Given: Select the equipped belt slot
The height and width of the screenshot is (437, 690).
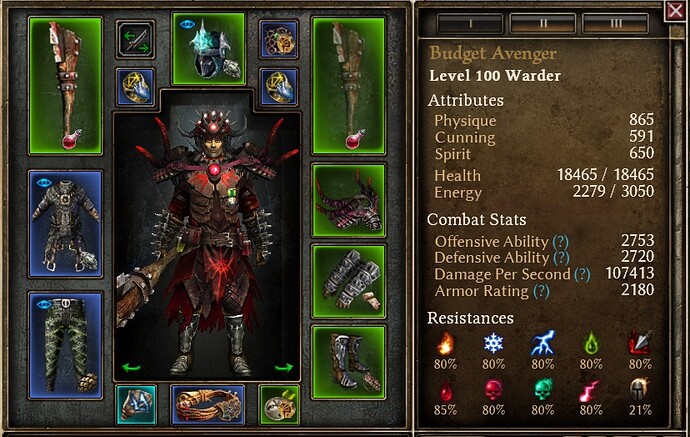Looking at the screenshot, I should 208,405.
